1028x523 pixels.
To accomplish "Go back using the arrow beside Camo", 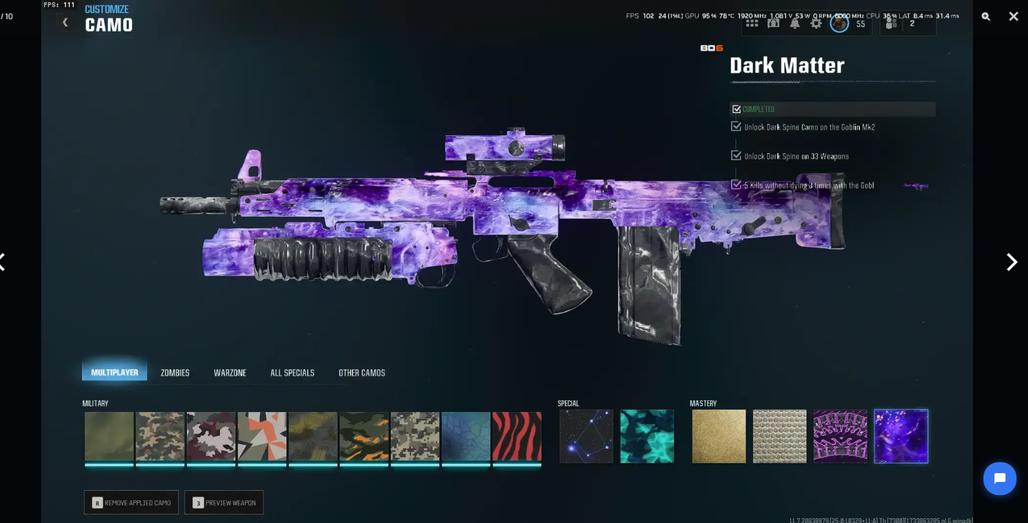I will 66,23.
